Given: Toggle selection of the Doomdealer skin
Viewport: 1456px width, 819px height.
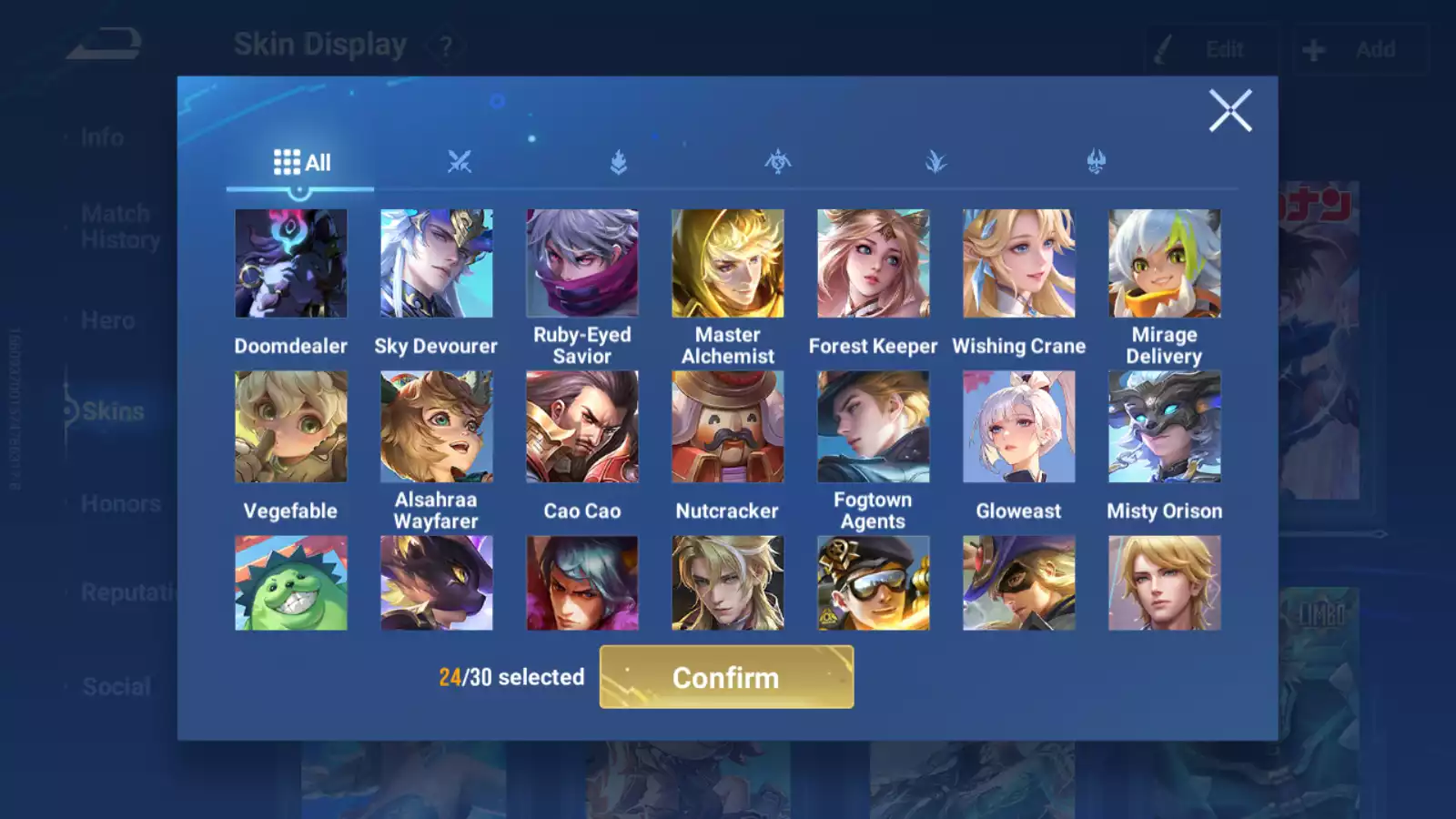Looking at the screenshot, I should point(290,262).
